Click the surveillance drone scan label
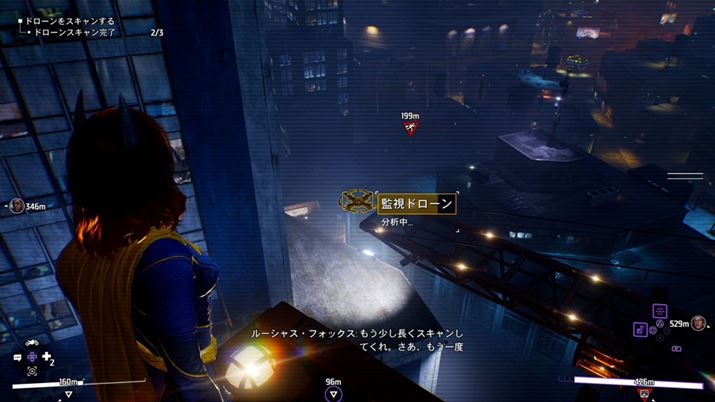Screen dimensions: 715x402 tap(419, 204)
